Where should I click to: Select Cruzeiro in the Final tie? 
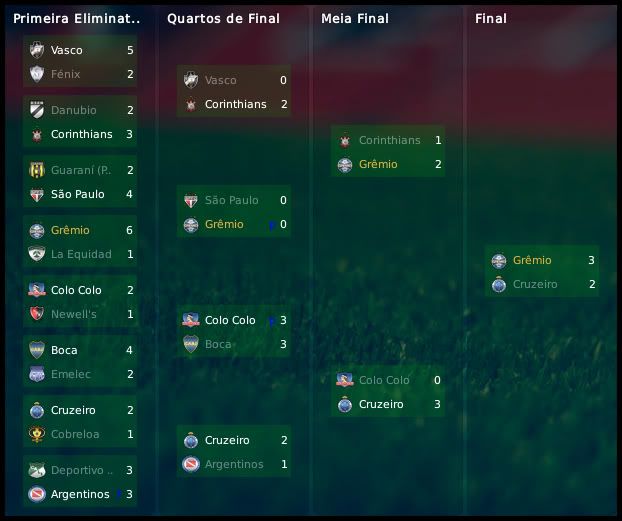click(x=534, y=284)
